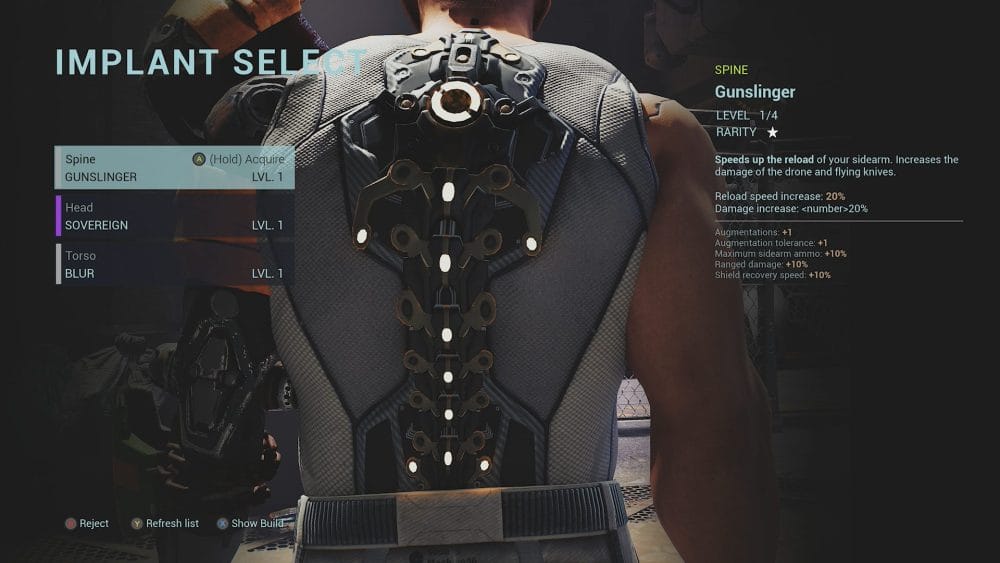The height and width of the screenshot is (563, 1000).
Task: Pick the Torso Blur implant row
Action: click(175, 264)
